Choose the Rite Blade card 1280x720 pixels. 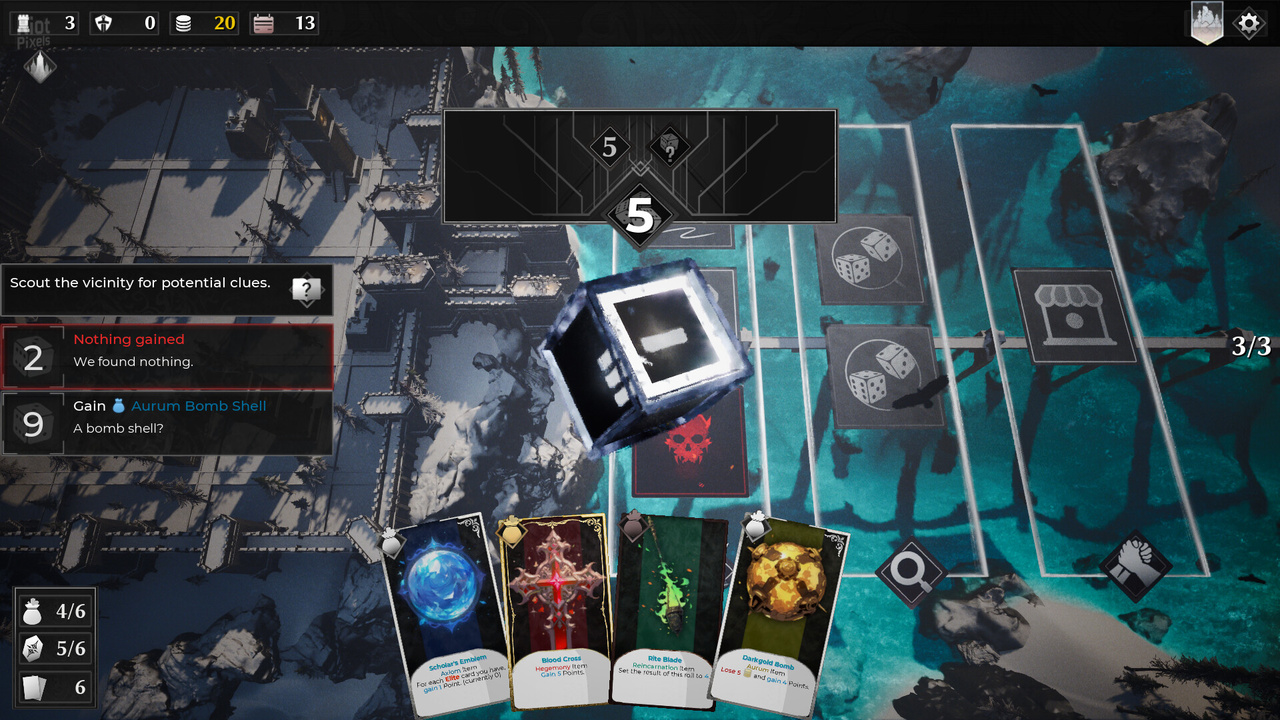(668, 610)
